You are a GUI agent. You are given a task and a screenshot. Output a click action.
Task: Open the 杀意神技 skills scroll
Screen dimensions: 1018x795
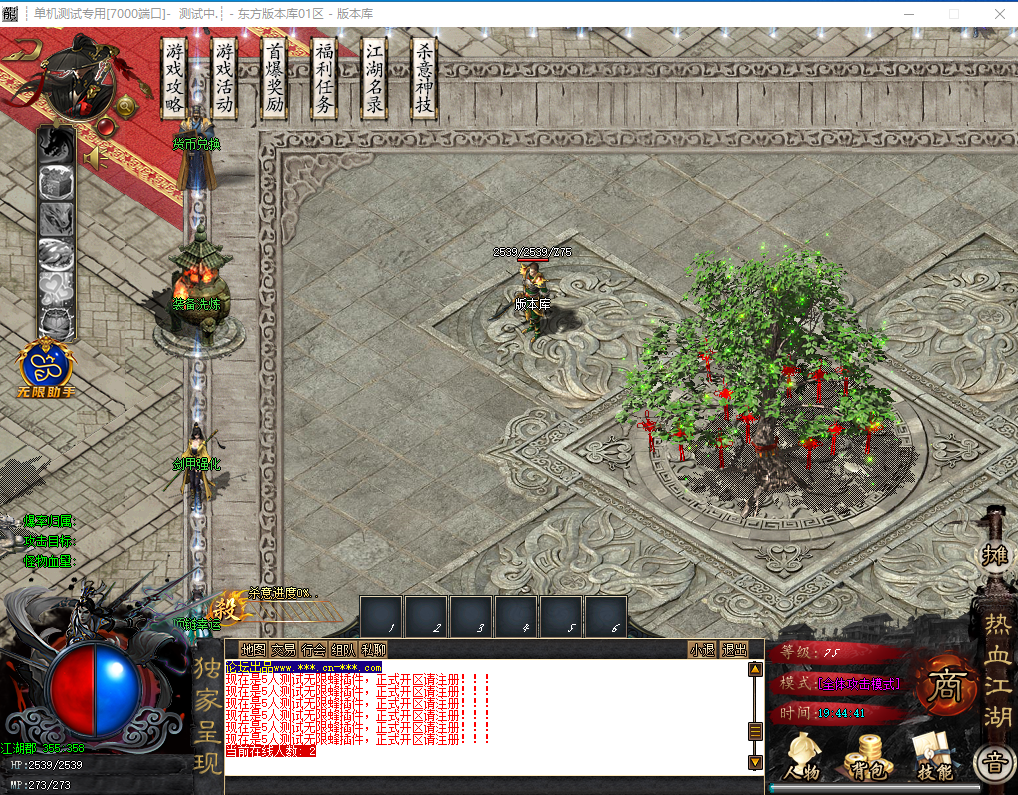pos(424,79)
